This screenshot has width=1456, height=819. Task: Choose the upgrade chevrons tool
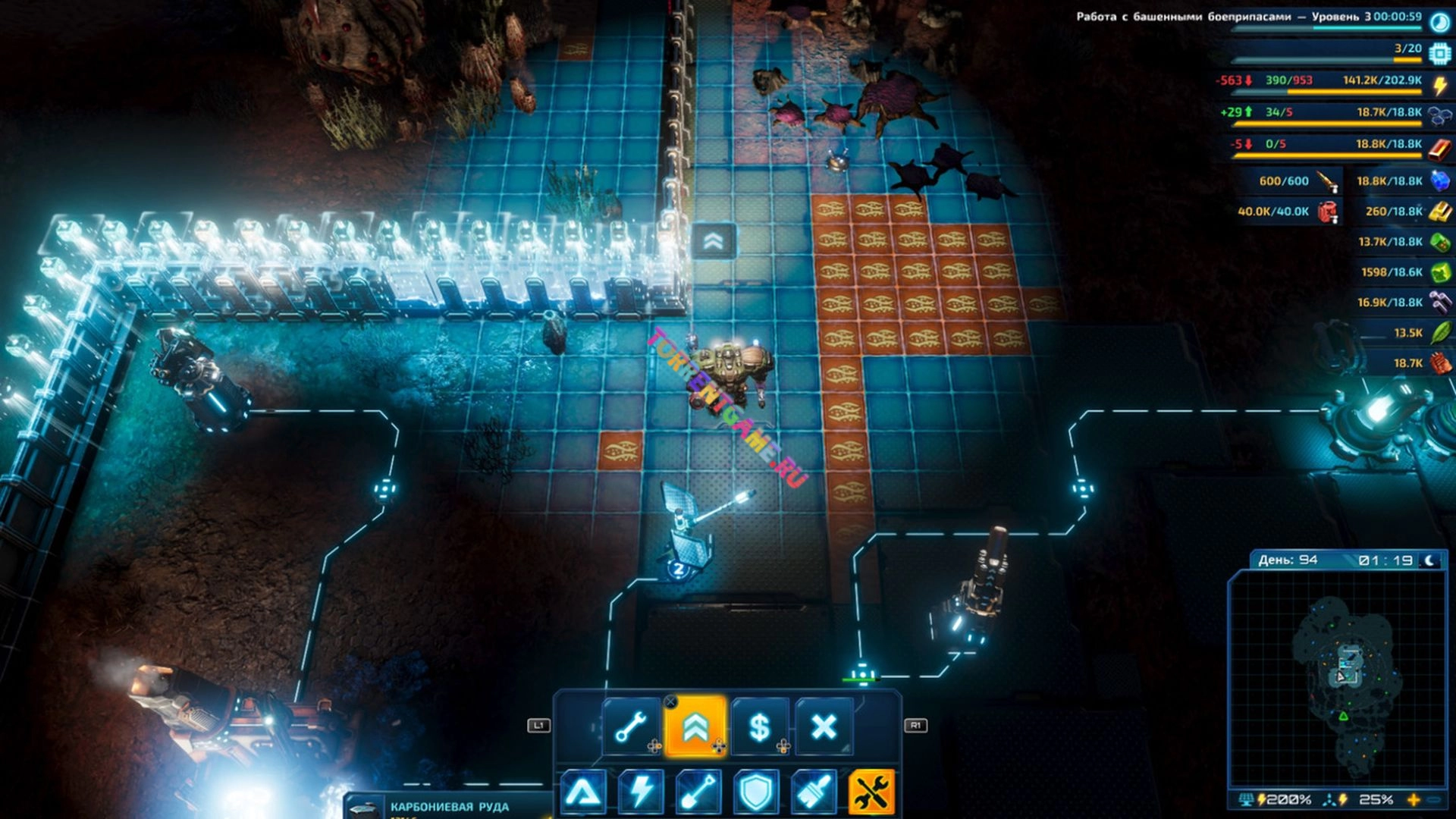pyautogui.click(x=695, y=727)
